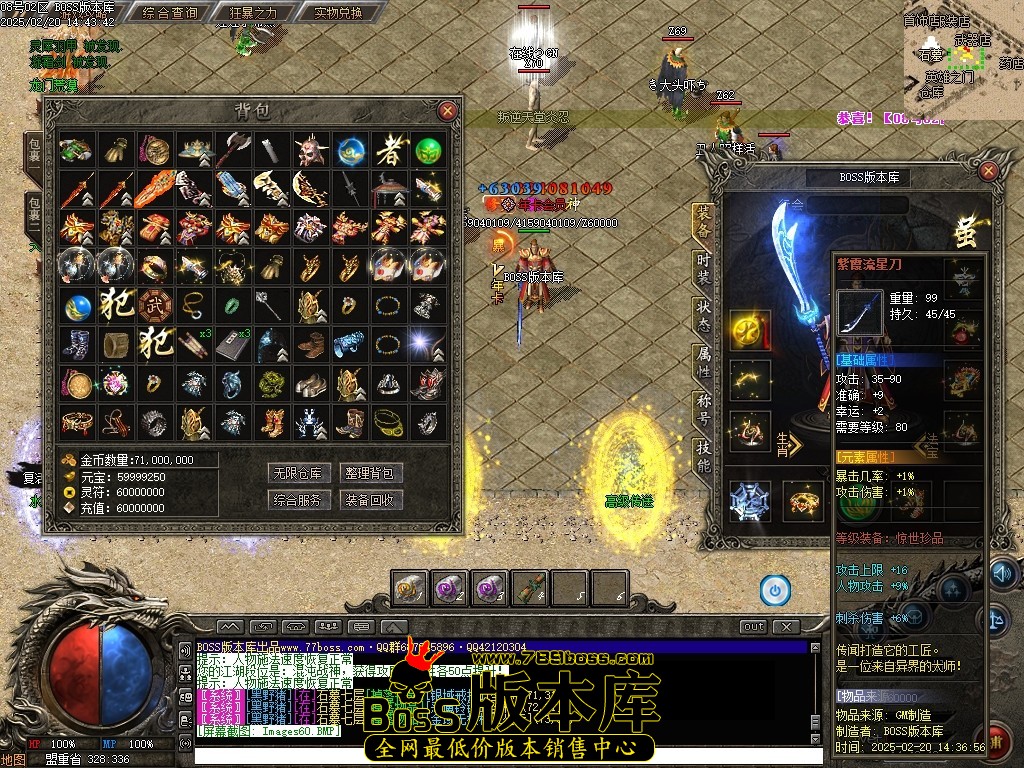Viewport: 1024px width, 768px height.
Task: Open the 实物兑换 exchange button
Action: [325, 13]
